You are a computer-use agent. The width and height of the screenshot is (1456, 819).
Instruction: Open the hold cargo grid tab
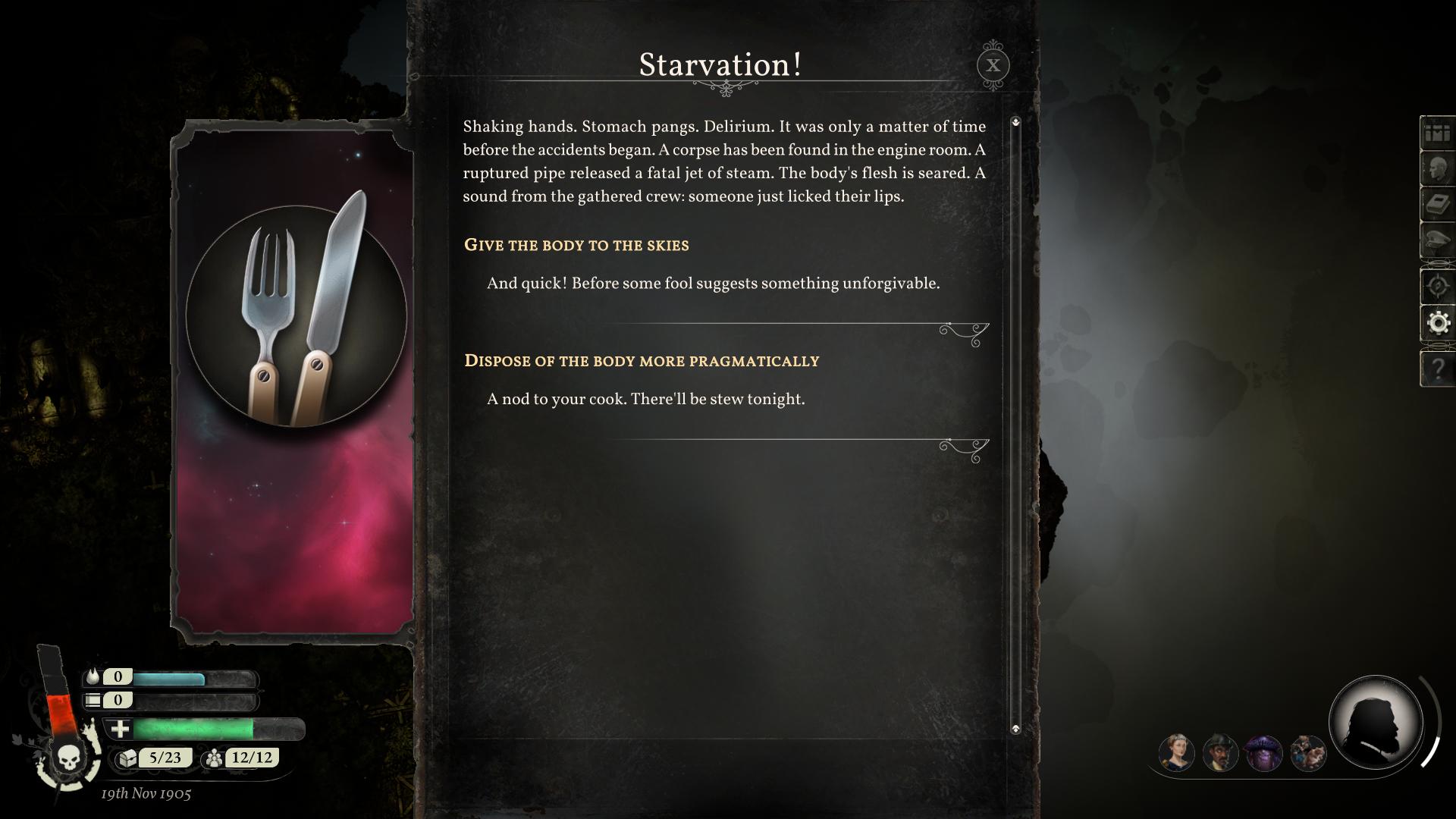(x=1438, y=133)
